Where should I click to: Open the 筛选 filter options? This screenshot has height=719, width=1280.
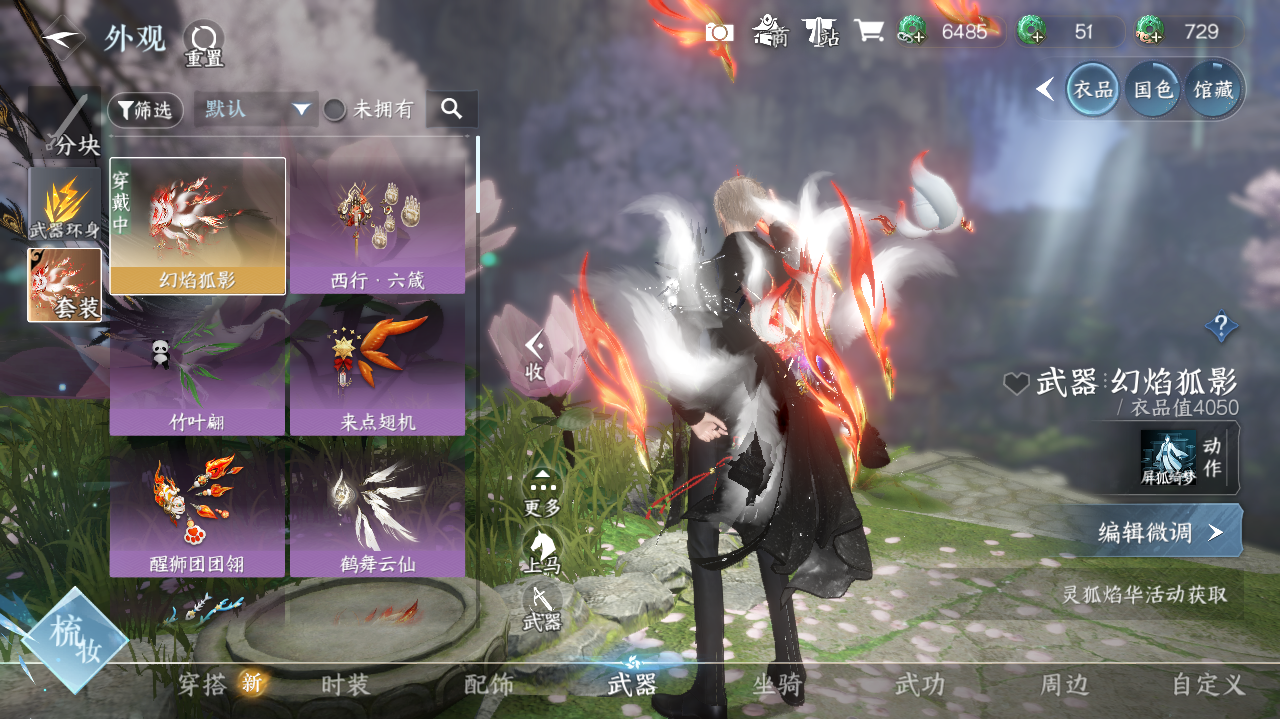[x=145, y=110]
